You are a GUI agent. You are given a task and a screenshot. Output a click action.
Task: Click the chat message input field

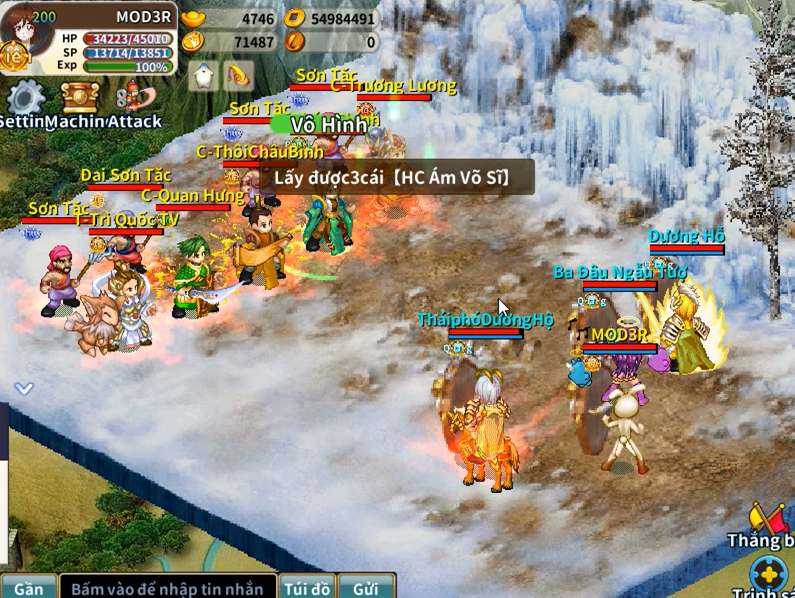coord(166,587)
